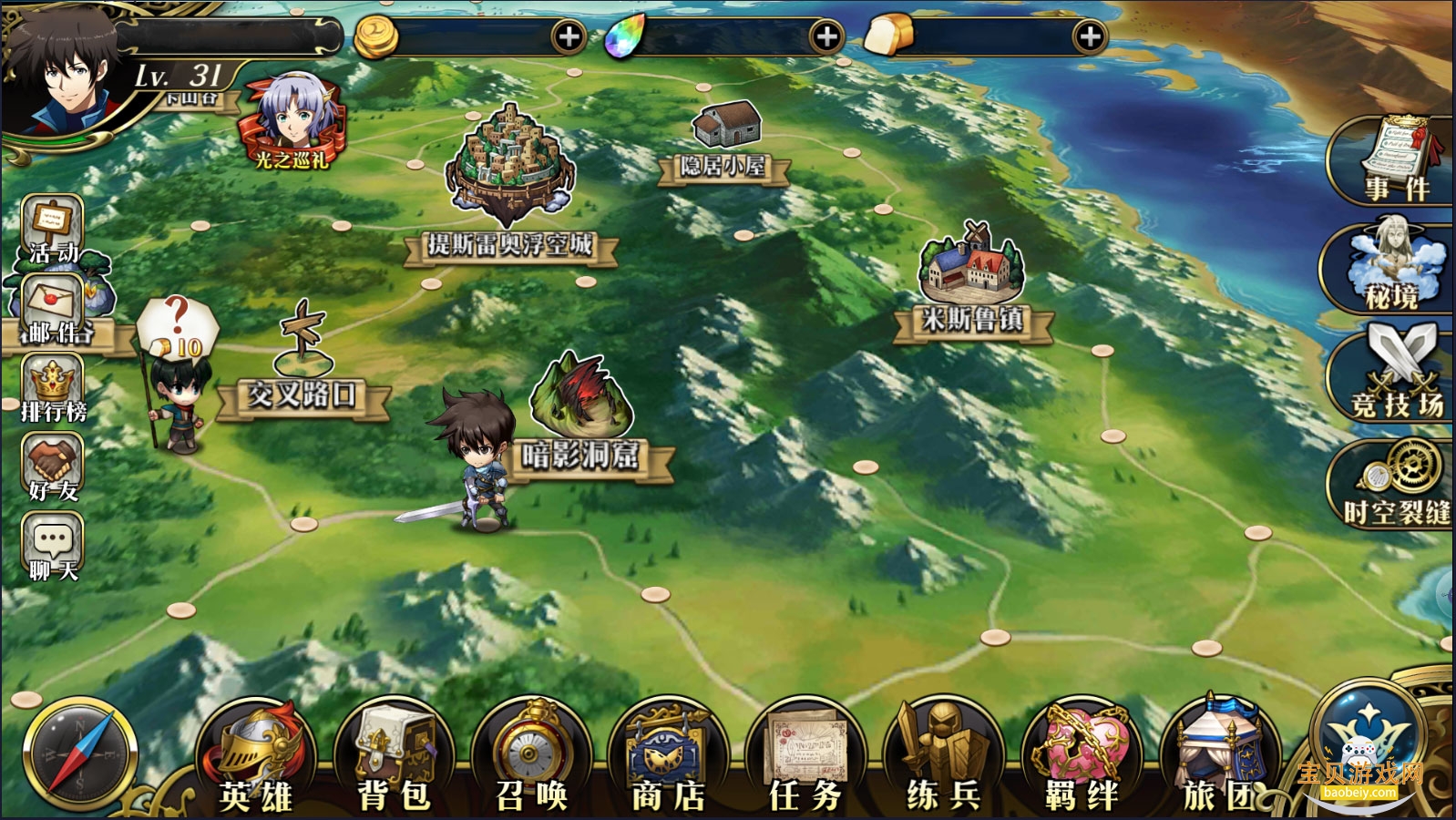Click the compass icon

pyautogui.click(x=80, y=756)
